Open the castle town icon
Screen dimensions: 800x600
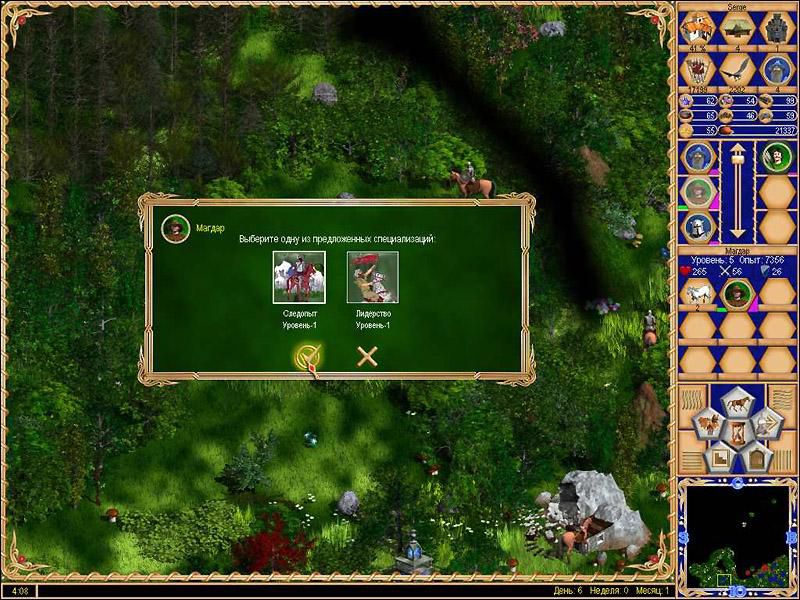pyautogui.click(x=776, y=26)
